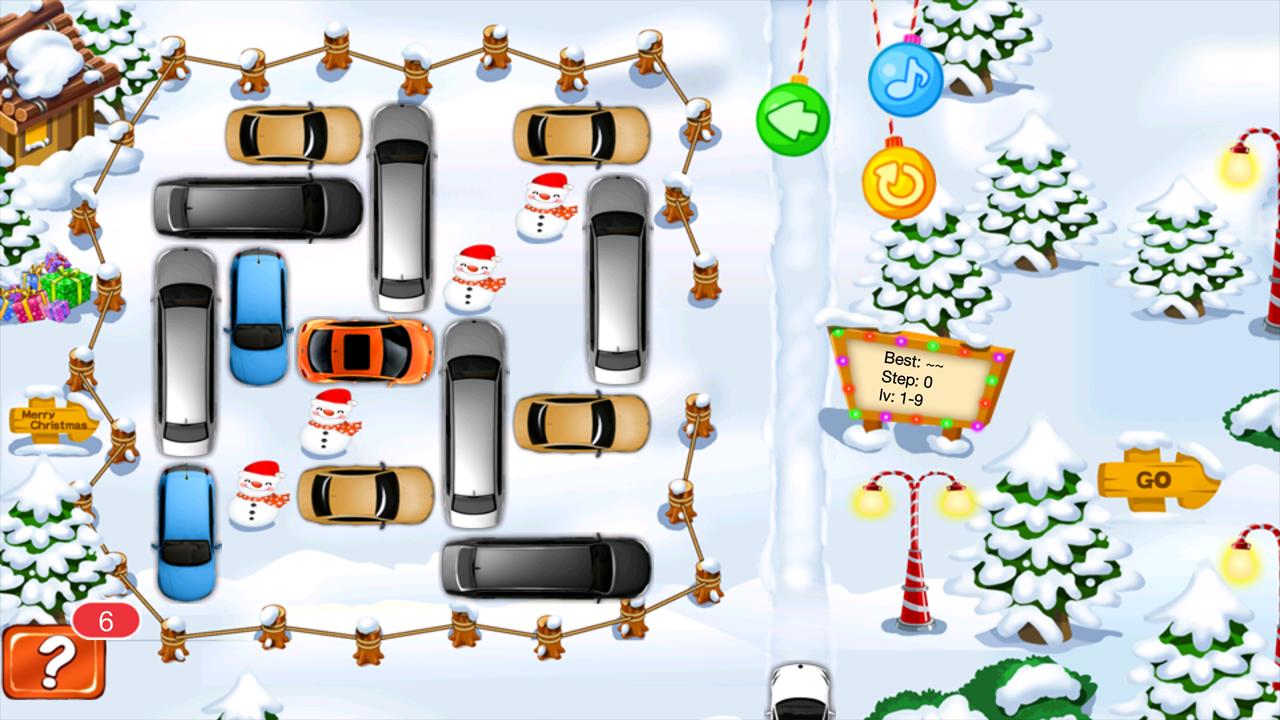Click the green back arrow ornament
Viewport: 1280px width, 720px height.
pyautogui.click(x=793, y=116)
